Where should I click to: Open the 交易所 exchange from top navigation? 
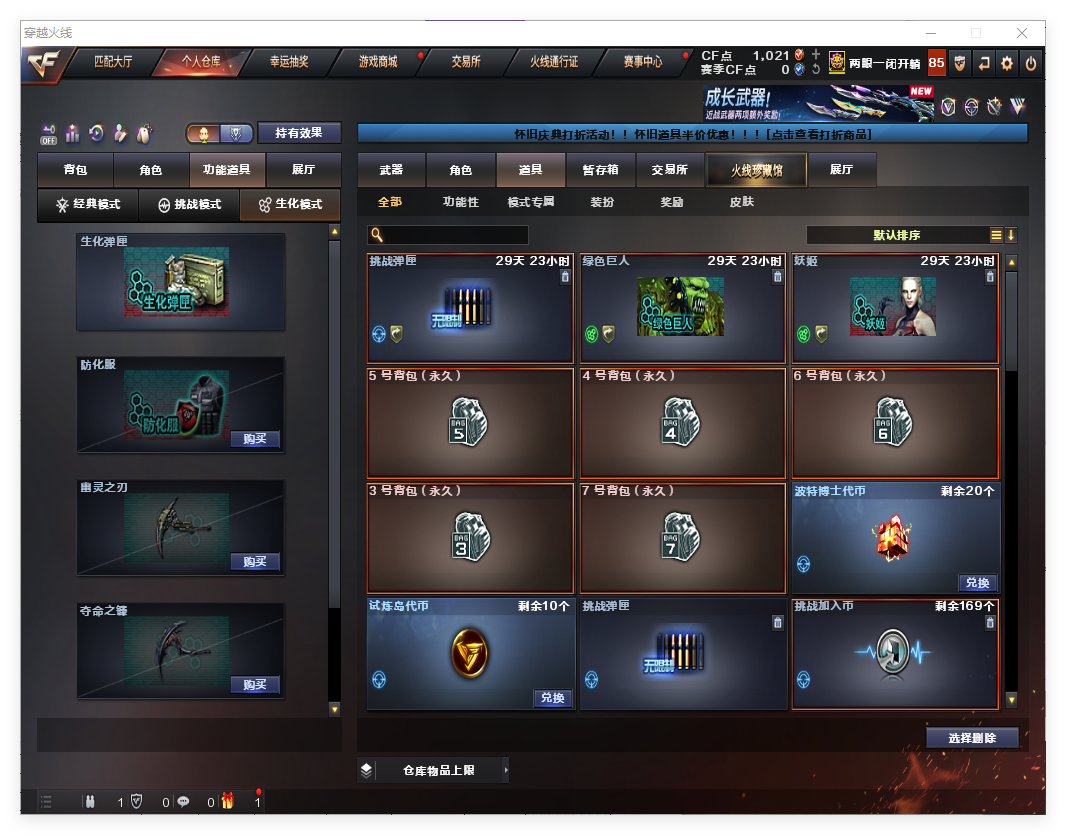pyautogui.click(x=466, y=62)
